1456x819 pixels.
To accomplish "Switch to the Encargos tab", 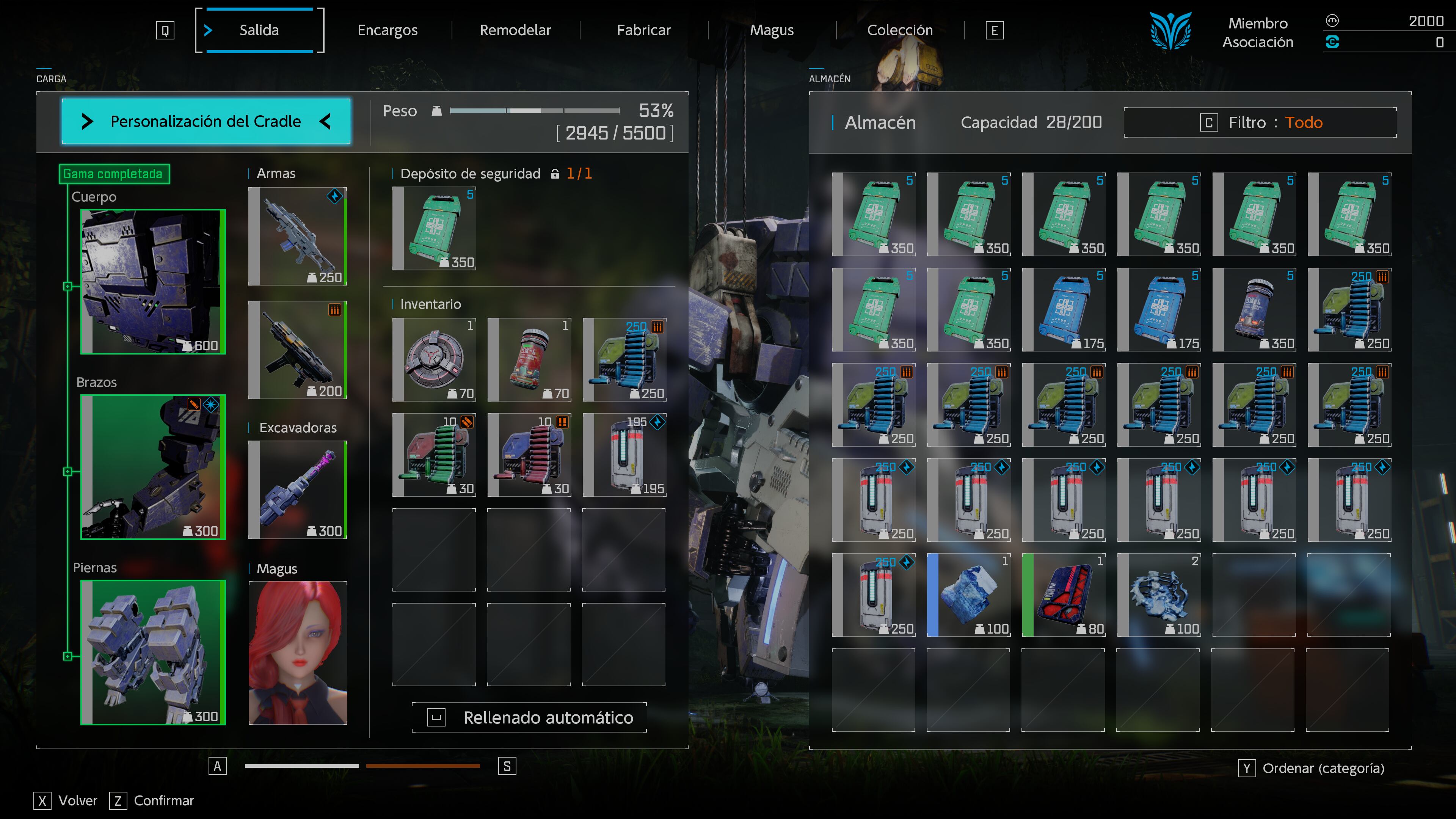I will tap(387, 30).
